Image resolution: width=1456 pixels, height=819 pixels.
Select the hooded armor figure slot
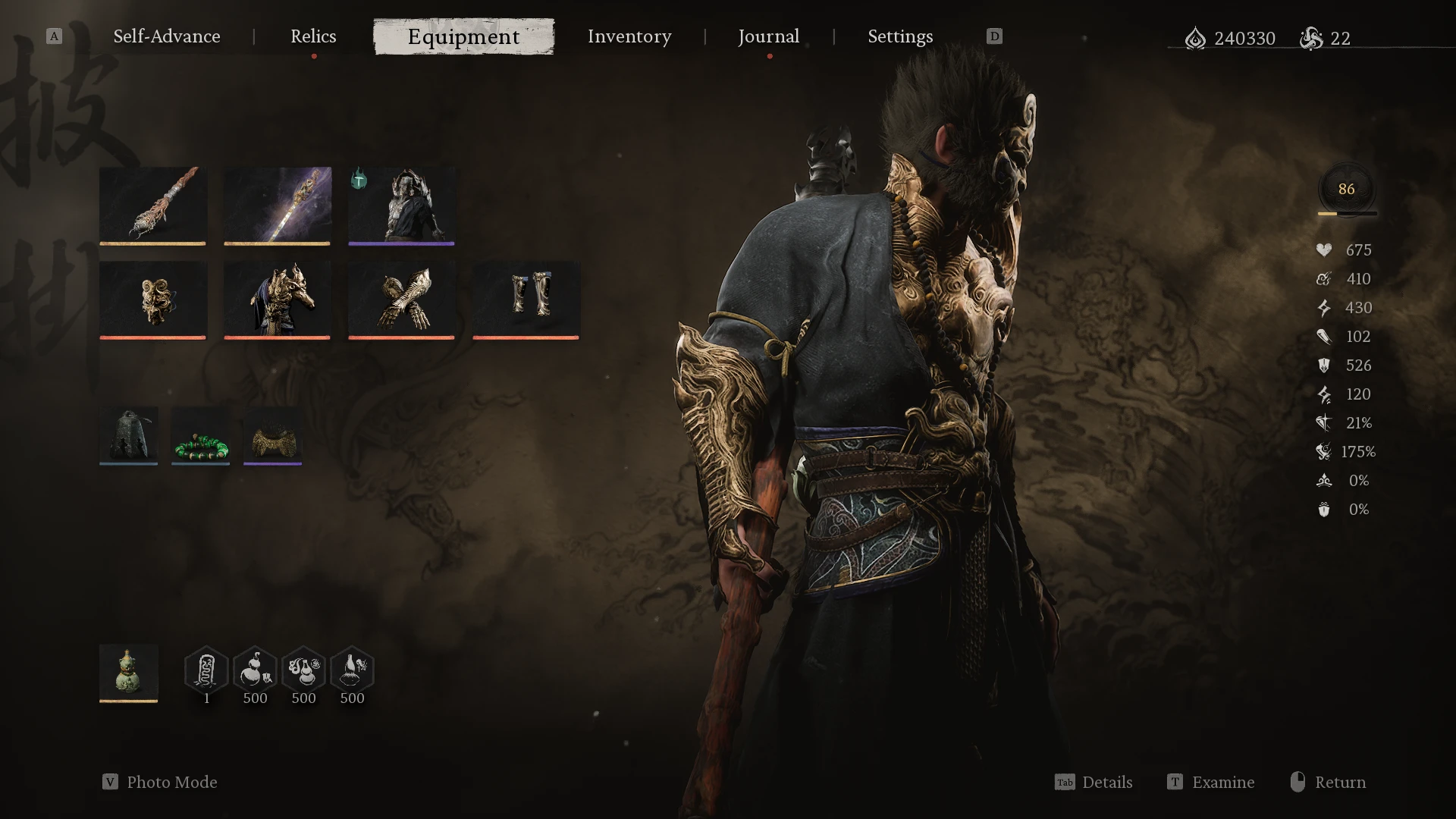[x=401, y=205]
